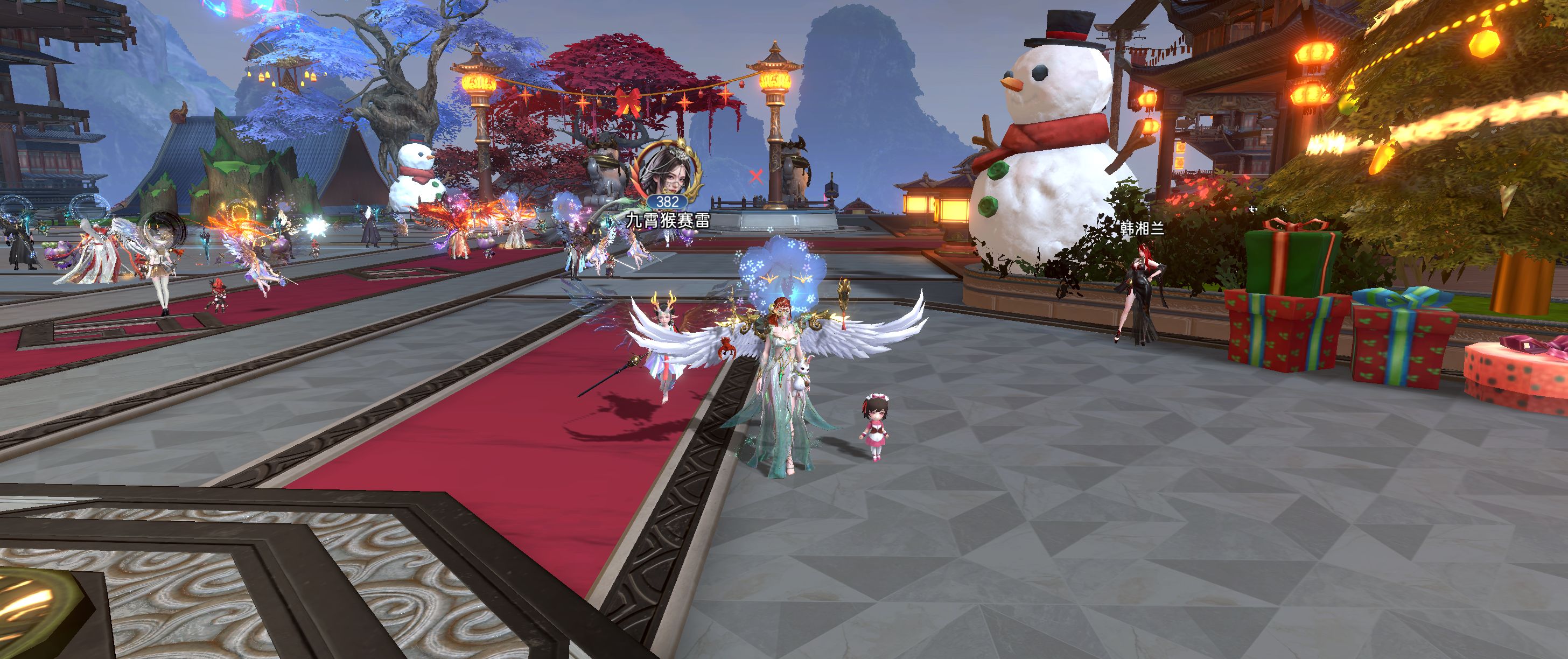This screenshot has width=1568, height=659.
Task: Select the 韩湘兰 NPC name label
Action: [1142, 229]
